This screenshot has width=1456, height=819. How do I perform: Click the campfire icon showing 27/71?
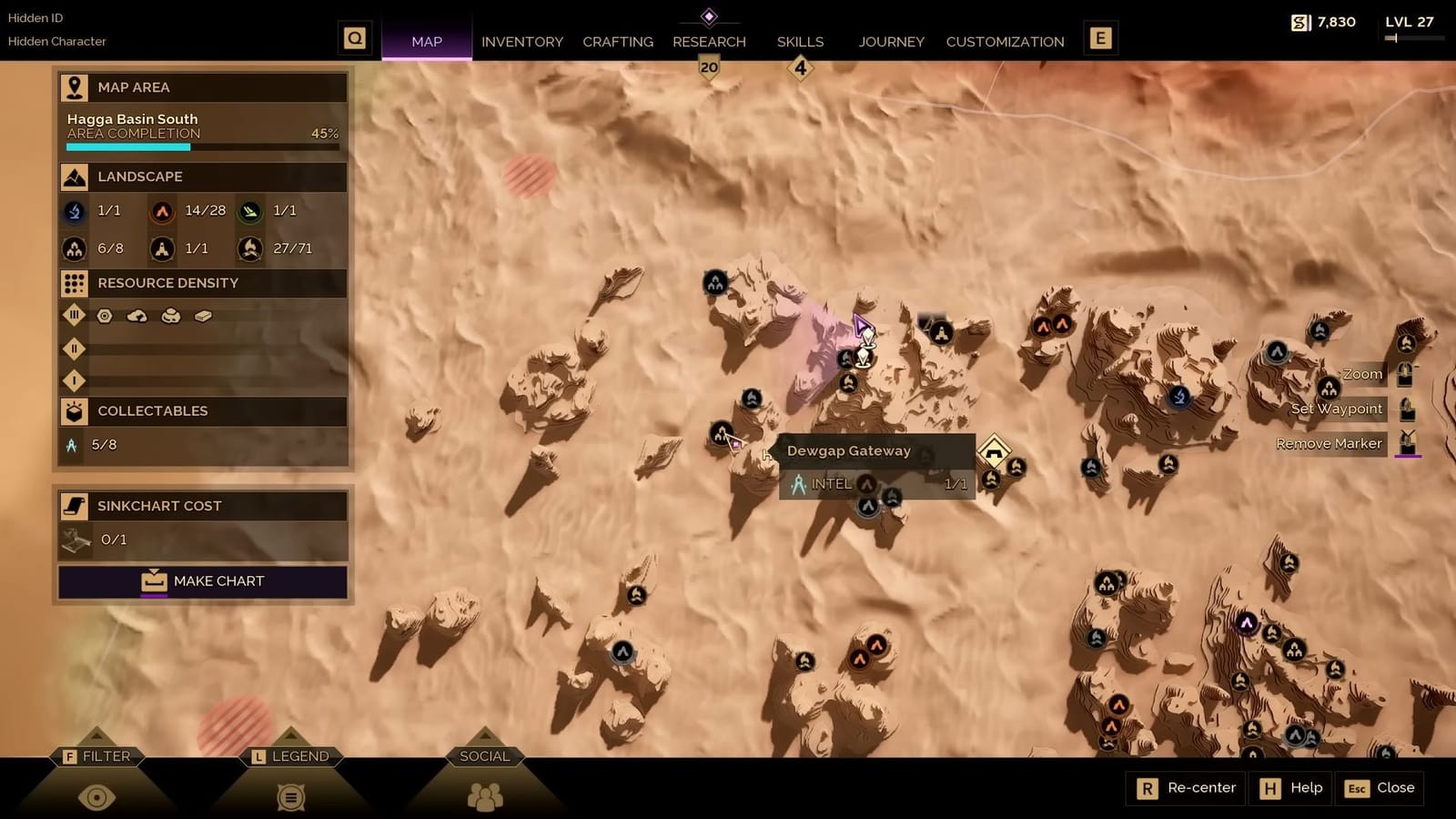pos(248,248)
